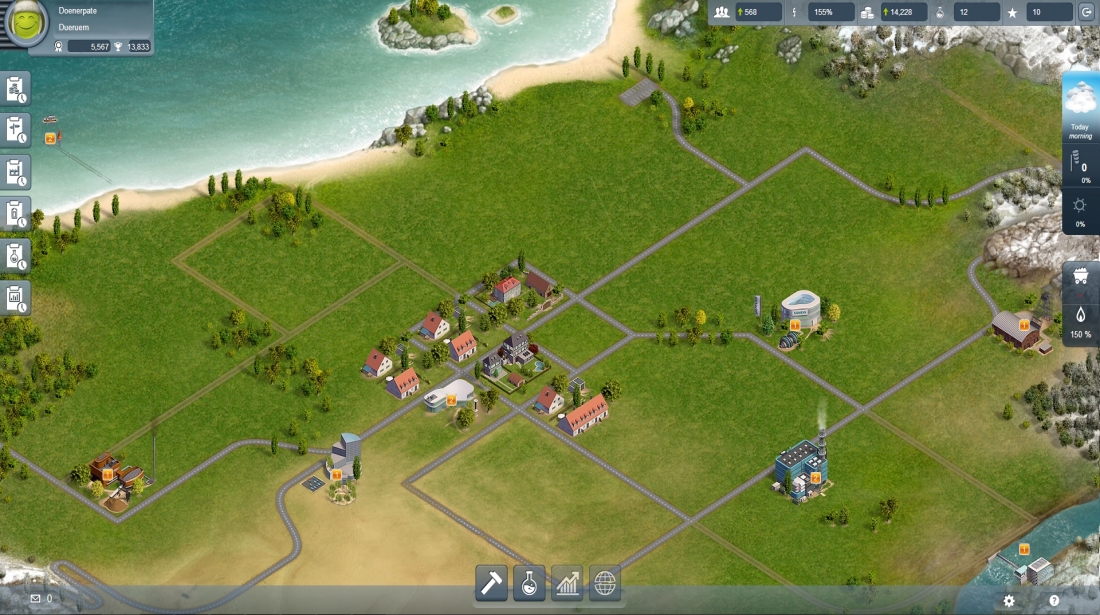The height and width of the screenshot is (615, 1100).
Task: Click the population people icon
Action: pyautogui.click(x=722, y=12)
